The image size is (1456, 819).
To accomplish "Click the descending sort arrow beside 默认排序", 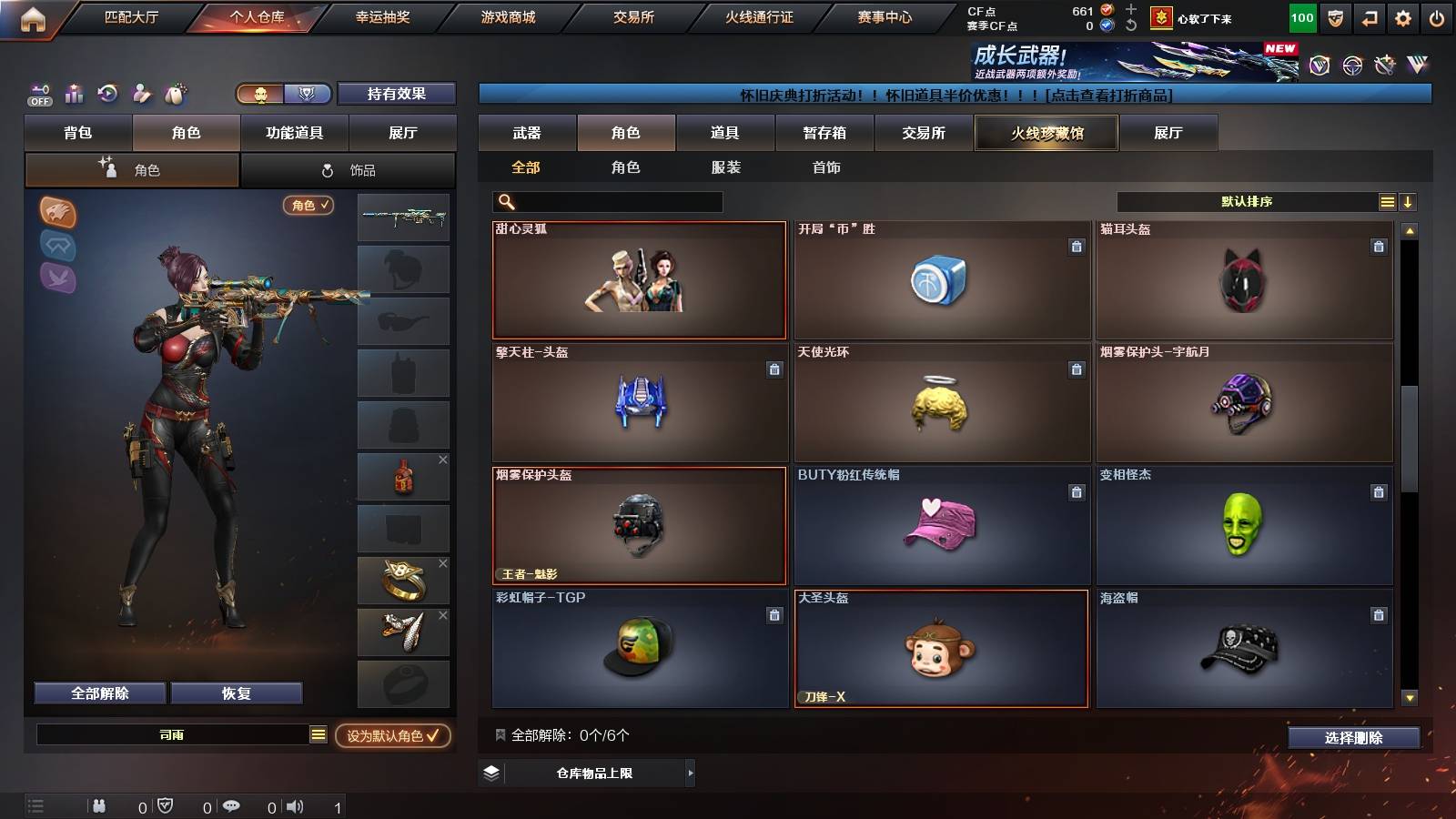I will click(x=1408, y=200).
